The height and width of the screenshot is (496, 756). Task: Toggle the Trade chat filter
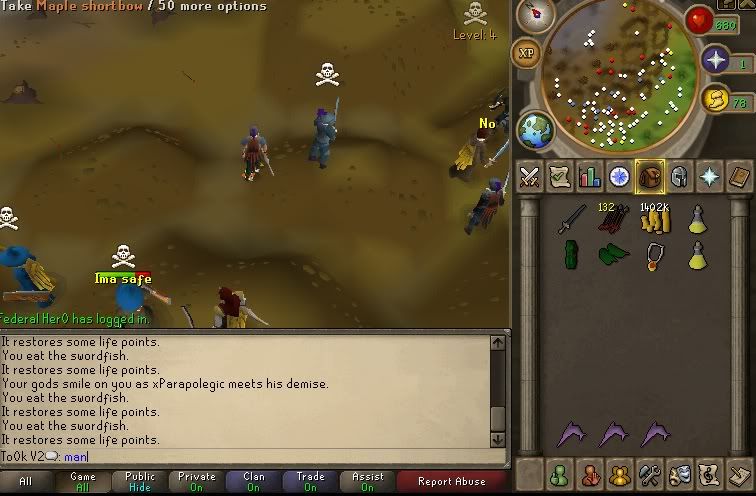[310, 481]
